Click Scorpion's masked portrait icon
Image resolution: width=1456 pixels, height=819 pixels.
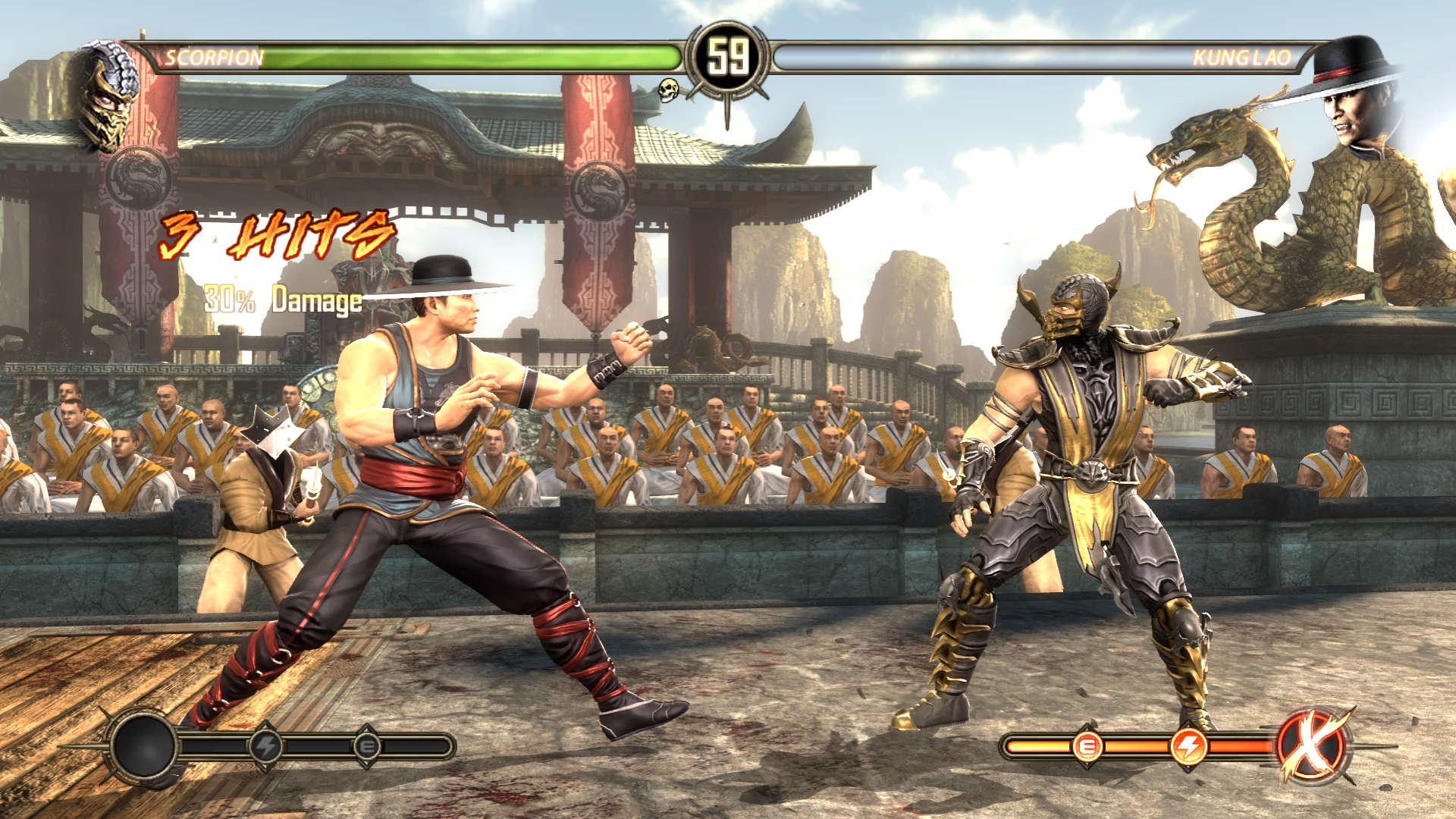pos(105,95)
